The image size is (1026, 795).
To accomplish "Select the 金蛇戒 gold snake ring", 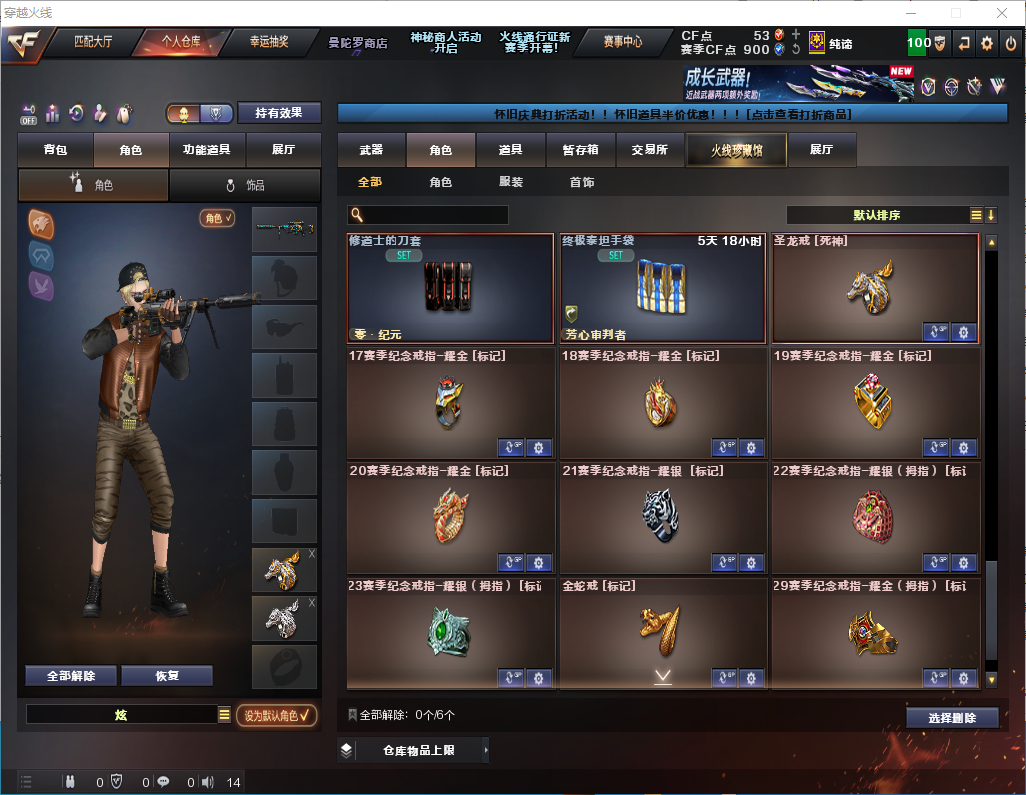I will tap(661, 632).
